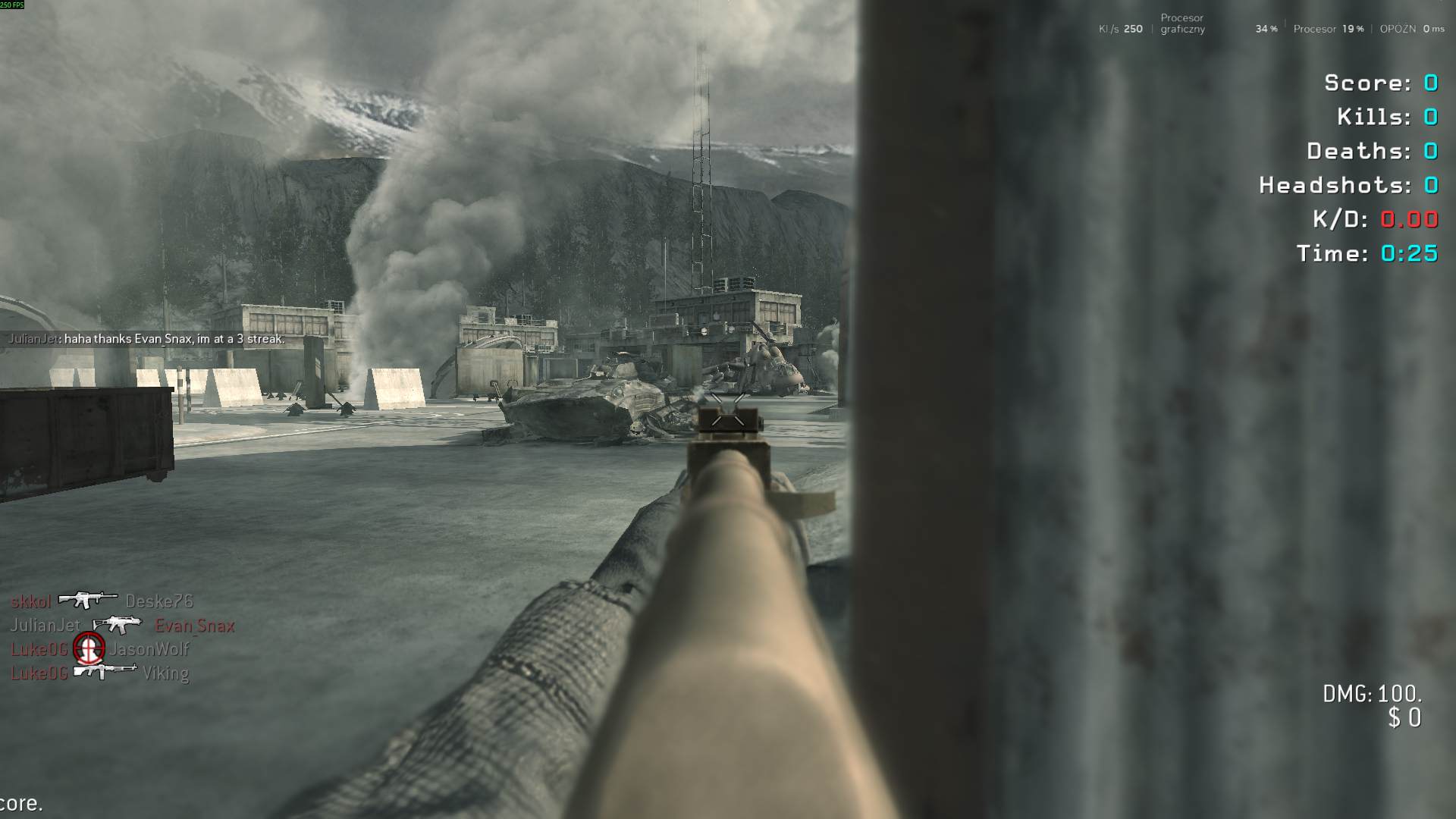Viewport: 1456px width, 819px height.
Task: Select the LukeOG killed Viking killfeed entry
Action: (99, 673)
